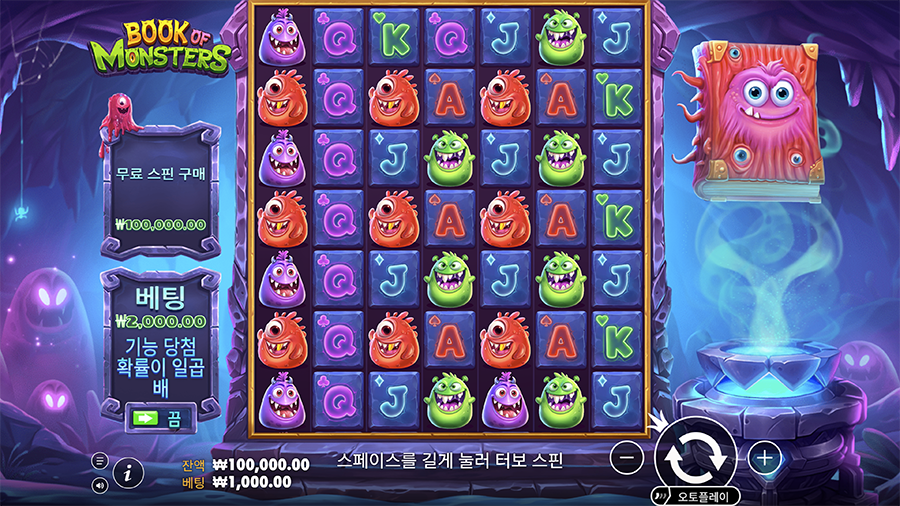Spin the reels with the circular arrows button
Viewport: 900px width, 506px height.
pos(696,454)
